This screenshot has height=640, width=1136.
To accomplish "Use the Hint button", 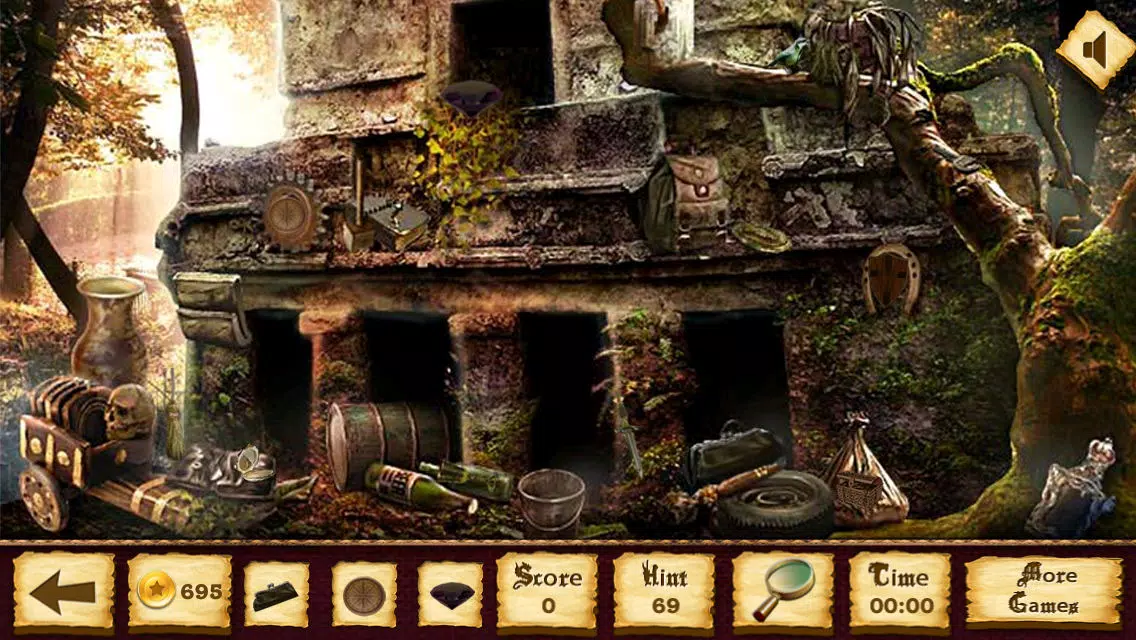I will tap(664, 592).
